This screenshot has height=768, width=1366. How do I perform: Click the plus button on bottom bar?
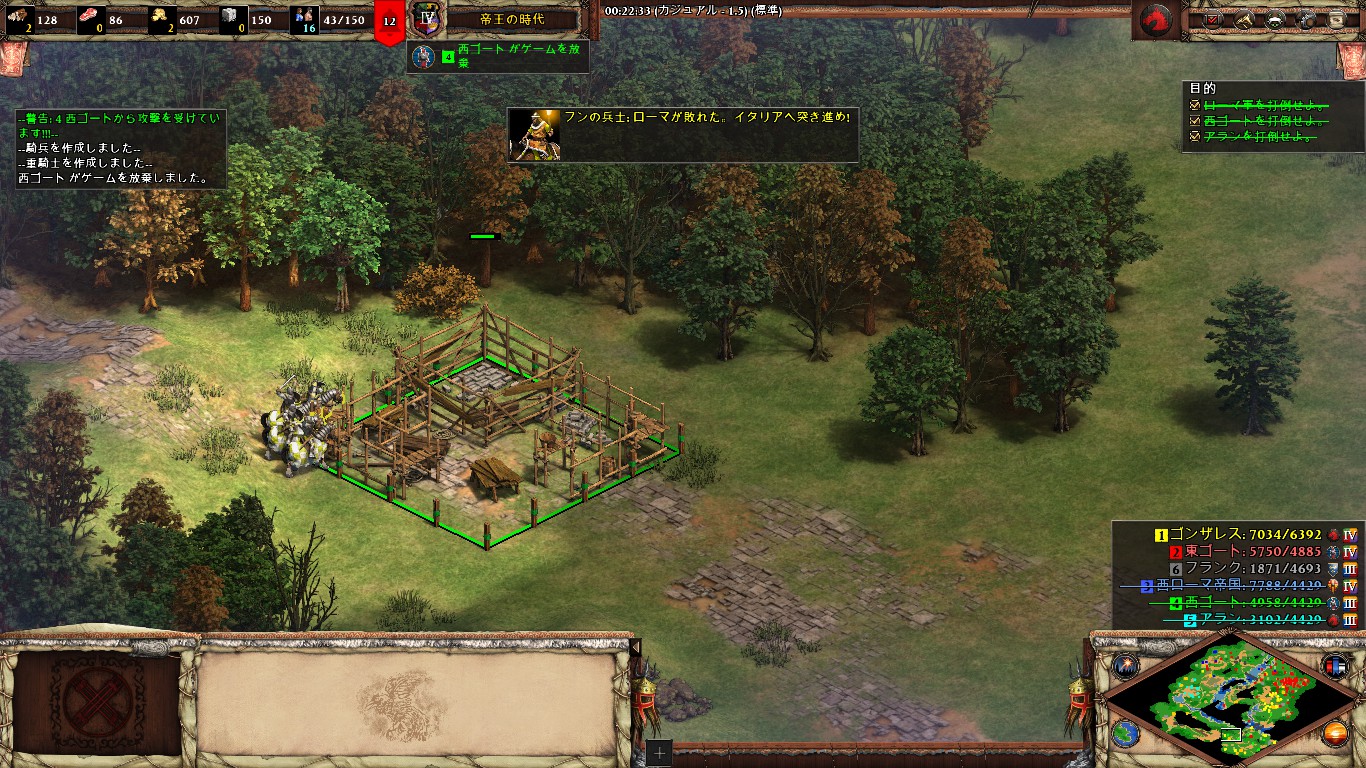(659, 753)
